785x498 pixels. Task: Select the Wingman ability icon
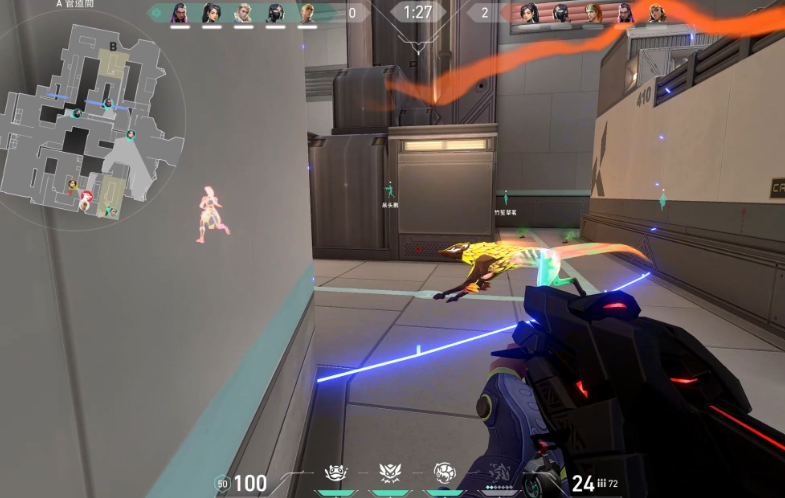point(337,473)
